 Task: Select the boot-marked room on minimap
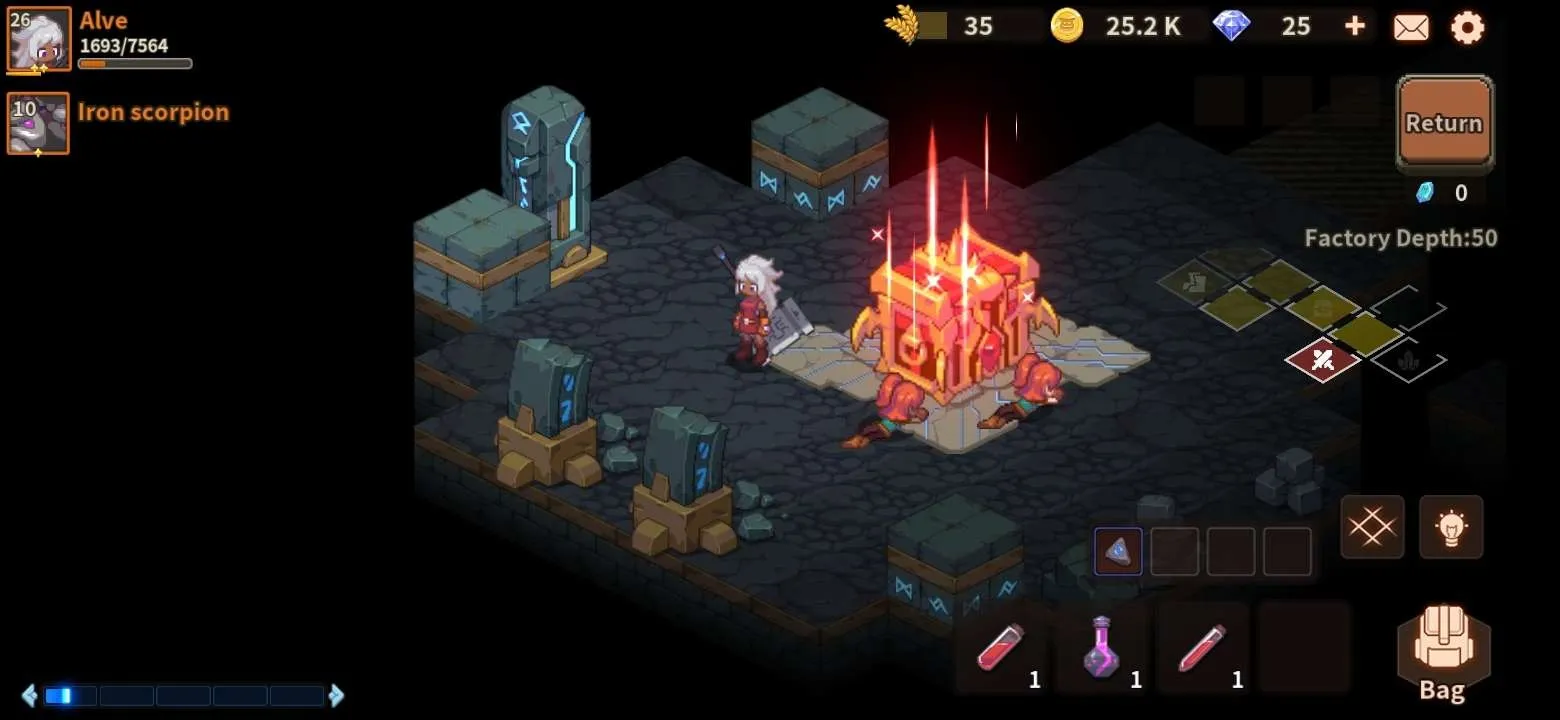tap(1193, 282)
